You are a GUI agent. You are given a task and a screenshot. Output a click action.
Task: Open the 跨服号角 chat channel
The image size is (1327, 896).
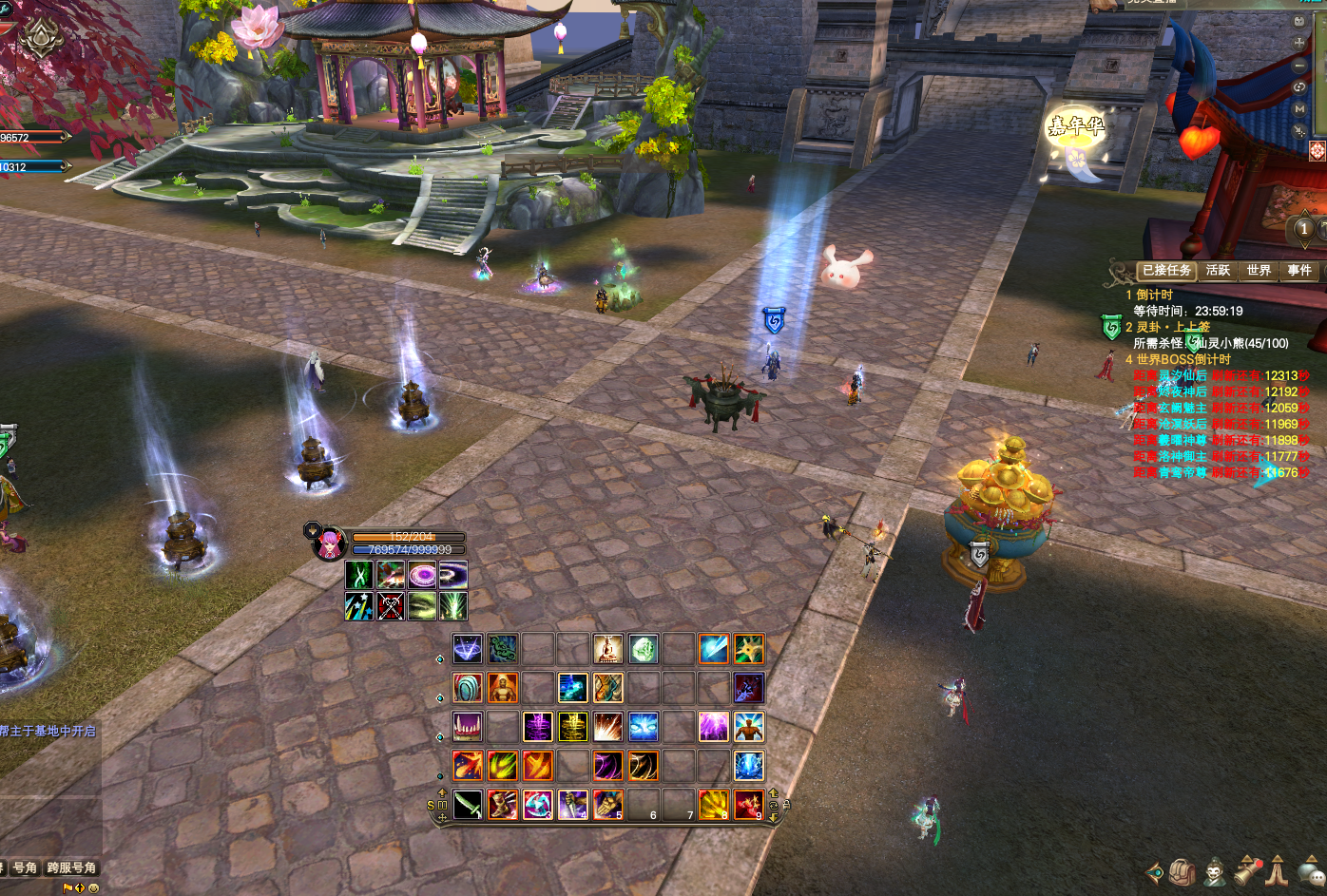click(x=71, y=867)
